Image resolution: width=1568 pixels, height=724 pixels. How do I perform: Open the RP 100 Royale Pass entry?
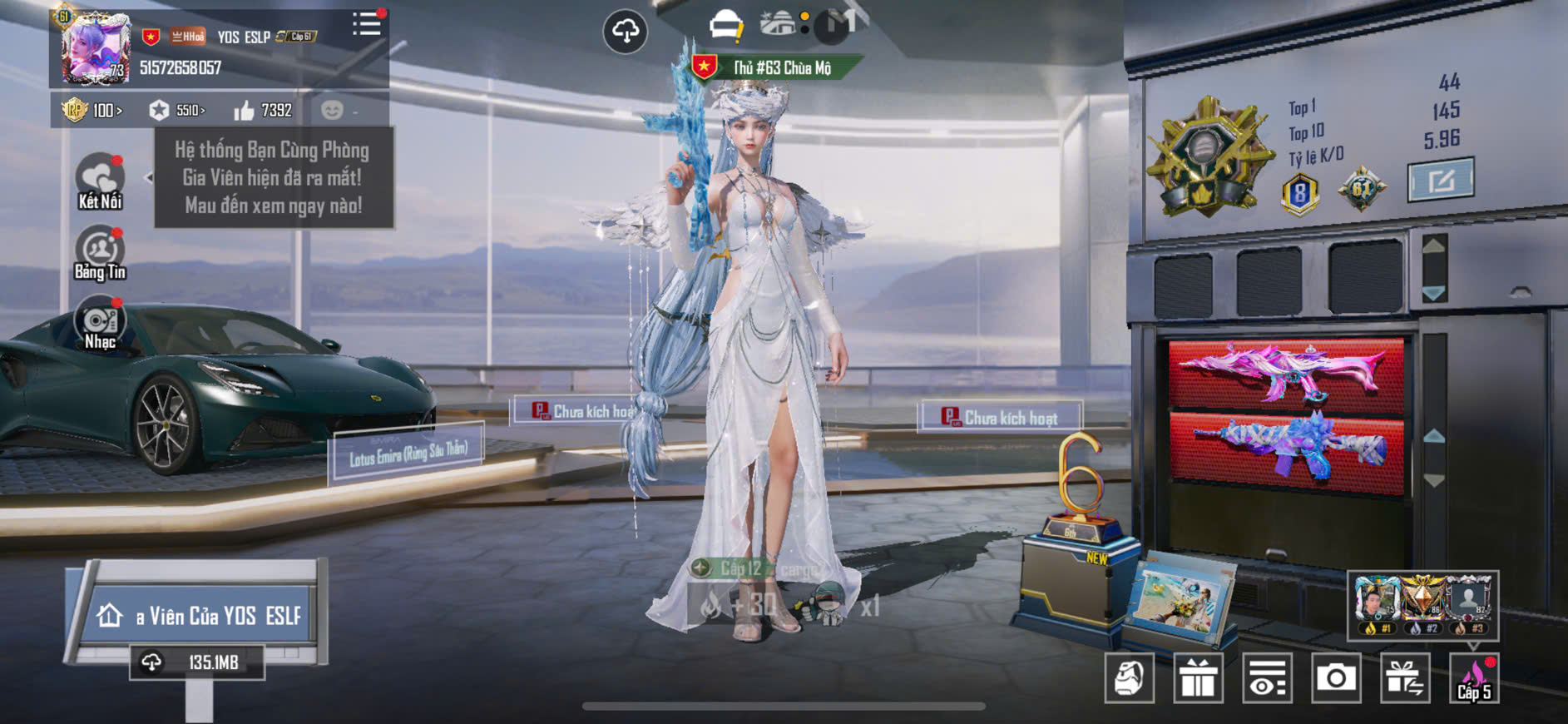point(92,110)
